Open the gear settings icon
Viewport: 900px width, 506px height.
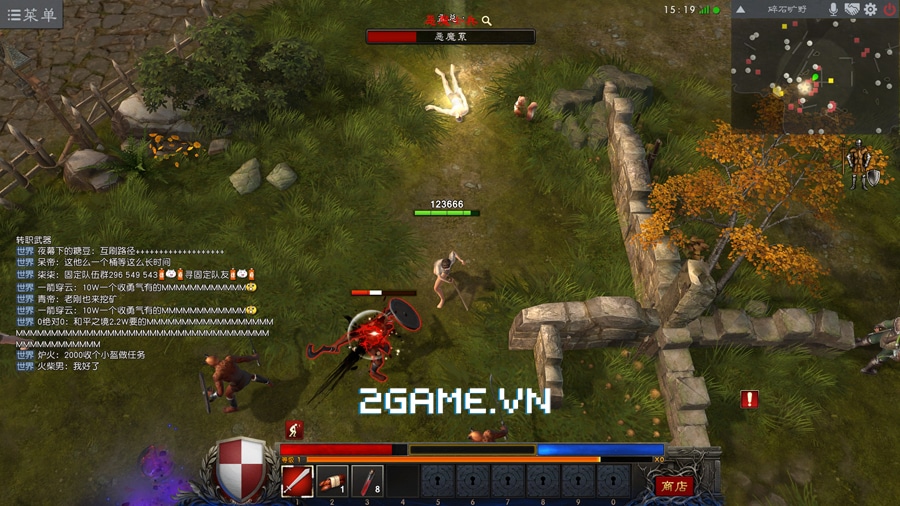click(x=870, y=9)
